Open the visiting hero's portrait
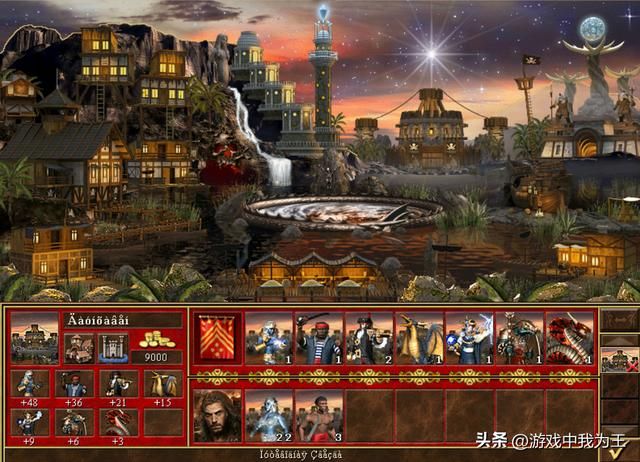Screen dimensions: 640x462 pyautogui.click(x=216, y=415)
